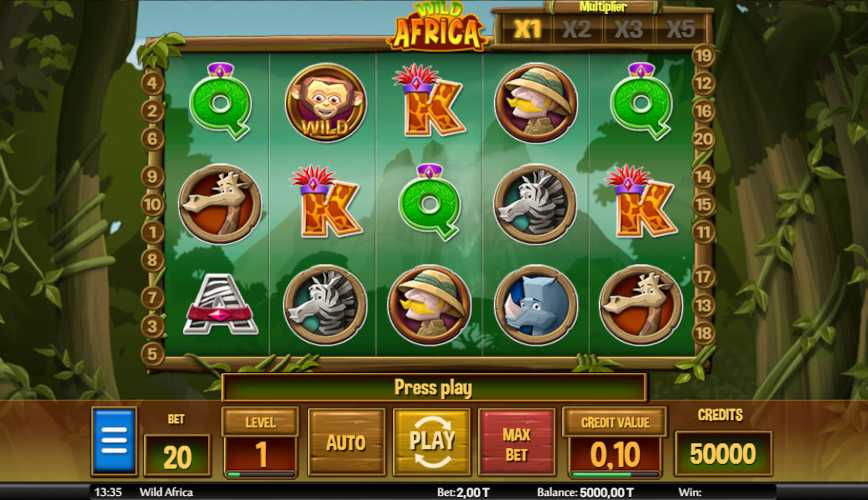Click the payline 10 marker
Image resolution: width=868 pixels, height=500 pixels.
[153, 204]
